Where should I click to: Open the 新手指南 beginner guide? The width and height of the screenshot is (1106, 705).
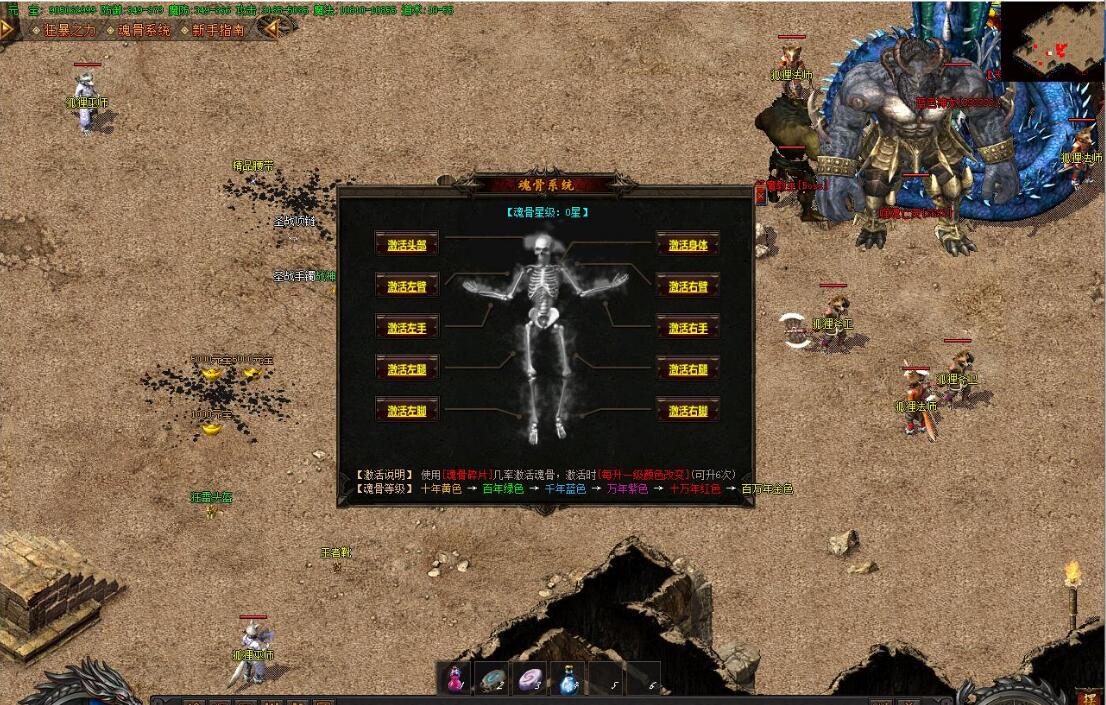[x=217, y=30]
